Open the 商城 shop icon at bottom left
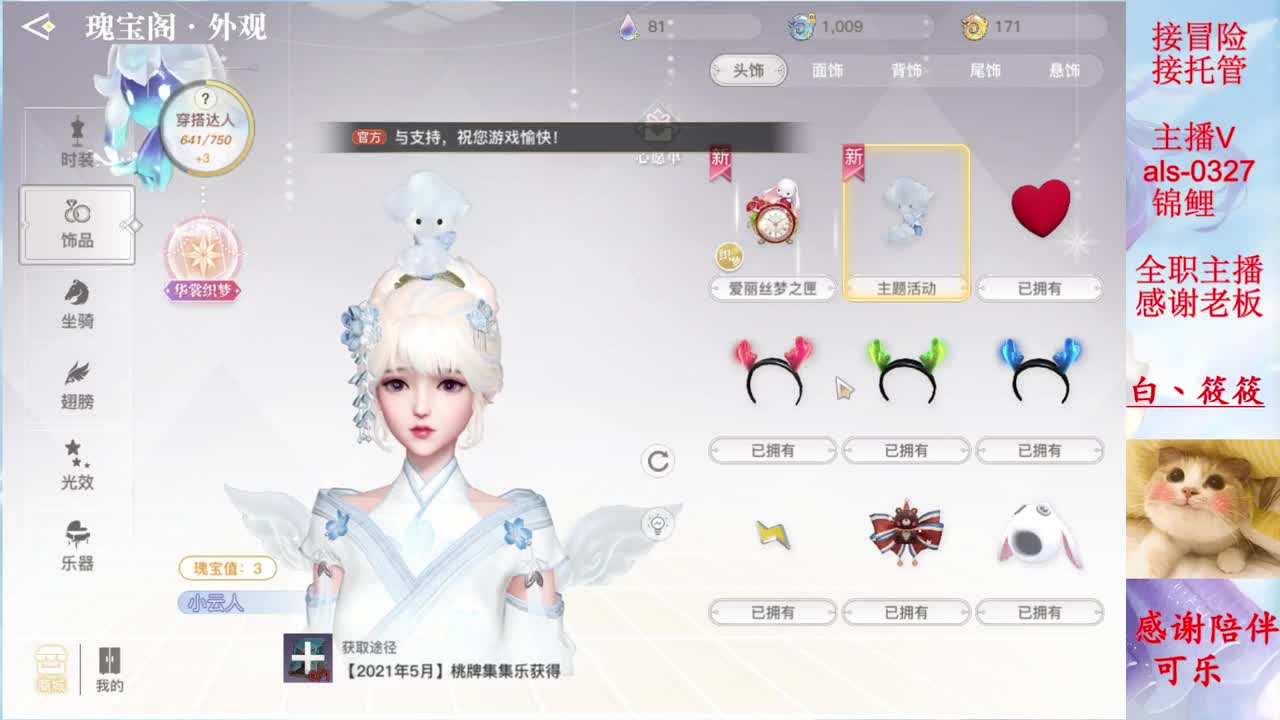1280x720 pixels. coord(52,665)
